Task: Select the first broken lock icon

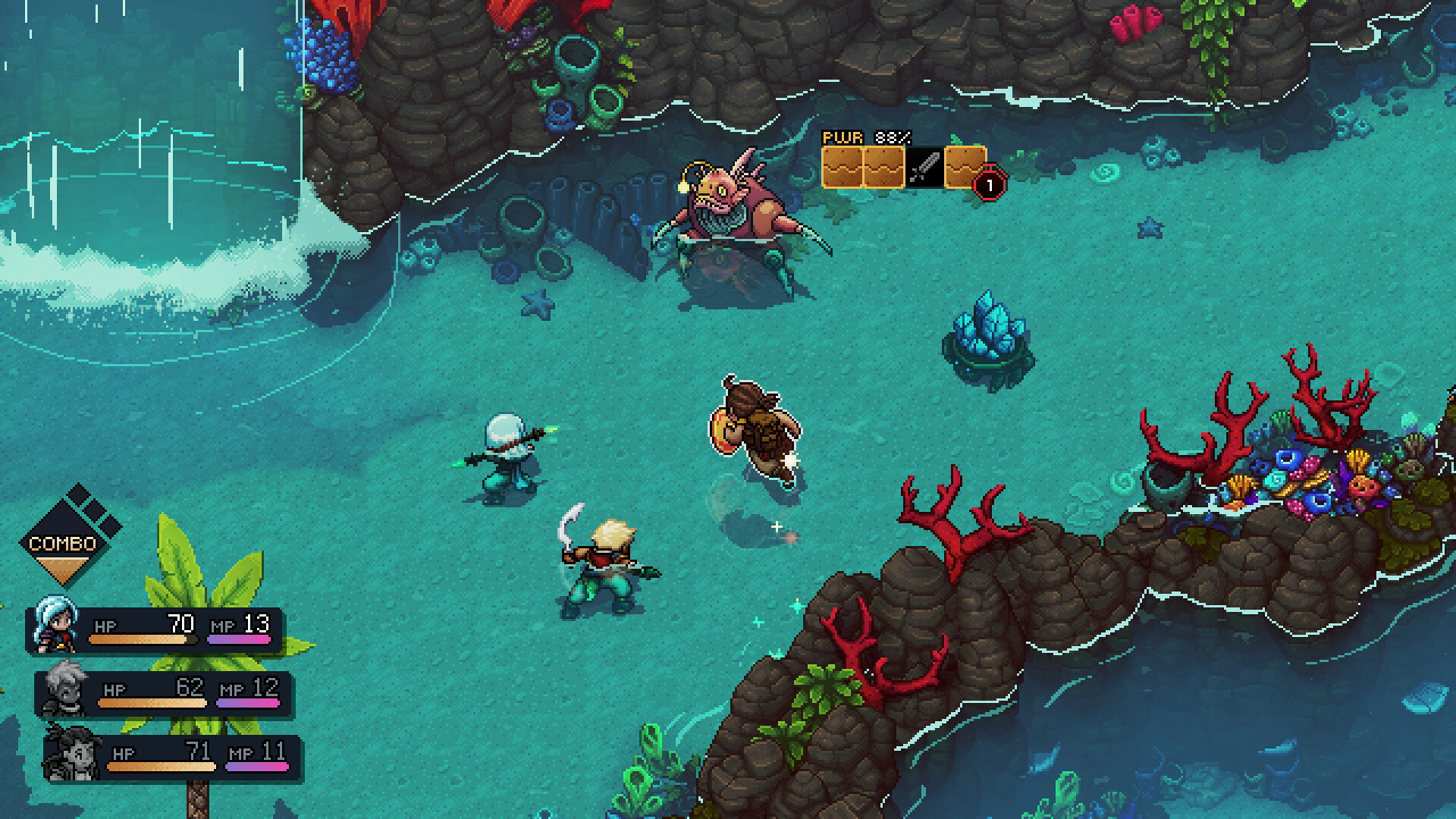Action: tap(842, 168)
